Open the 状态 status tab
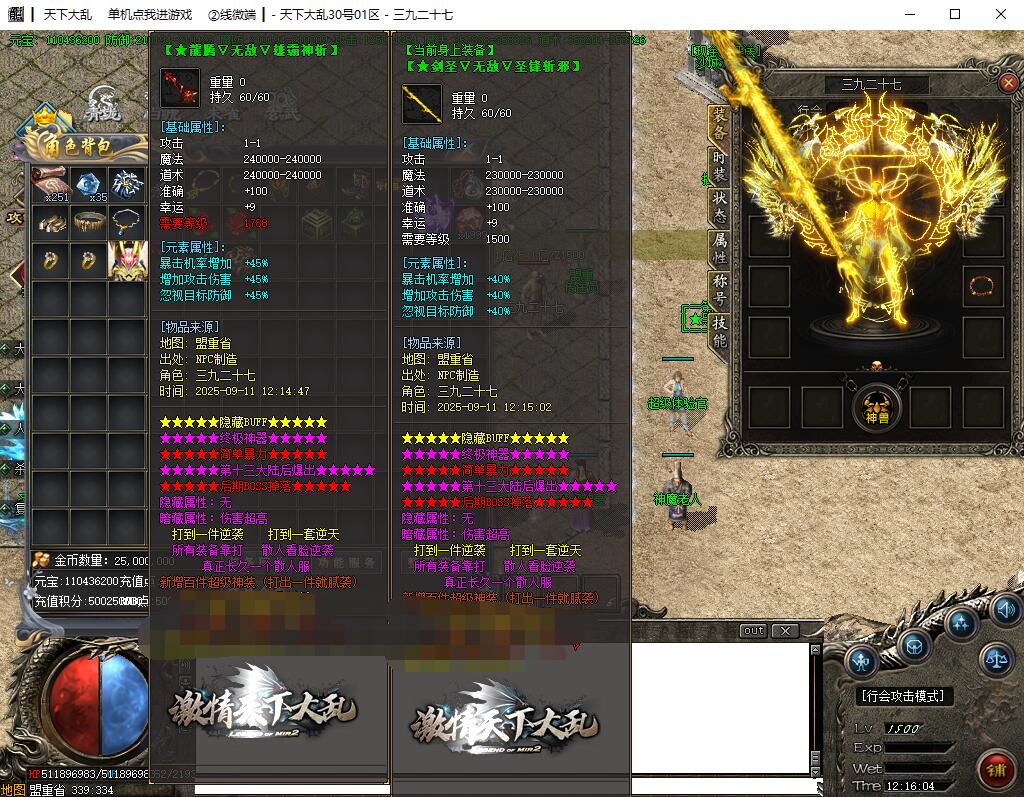Viewport: 1024px width, 797px height. [x=719, y=205]
